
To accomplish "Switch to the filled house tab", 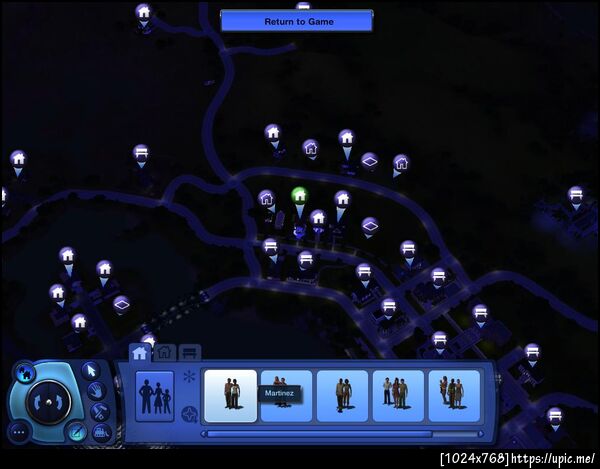I will coord(139,352).
